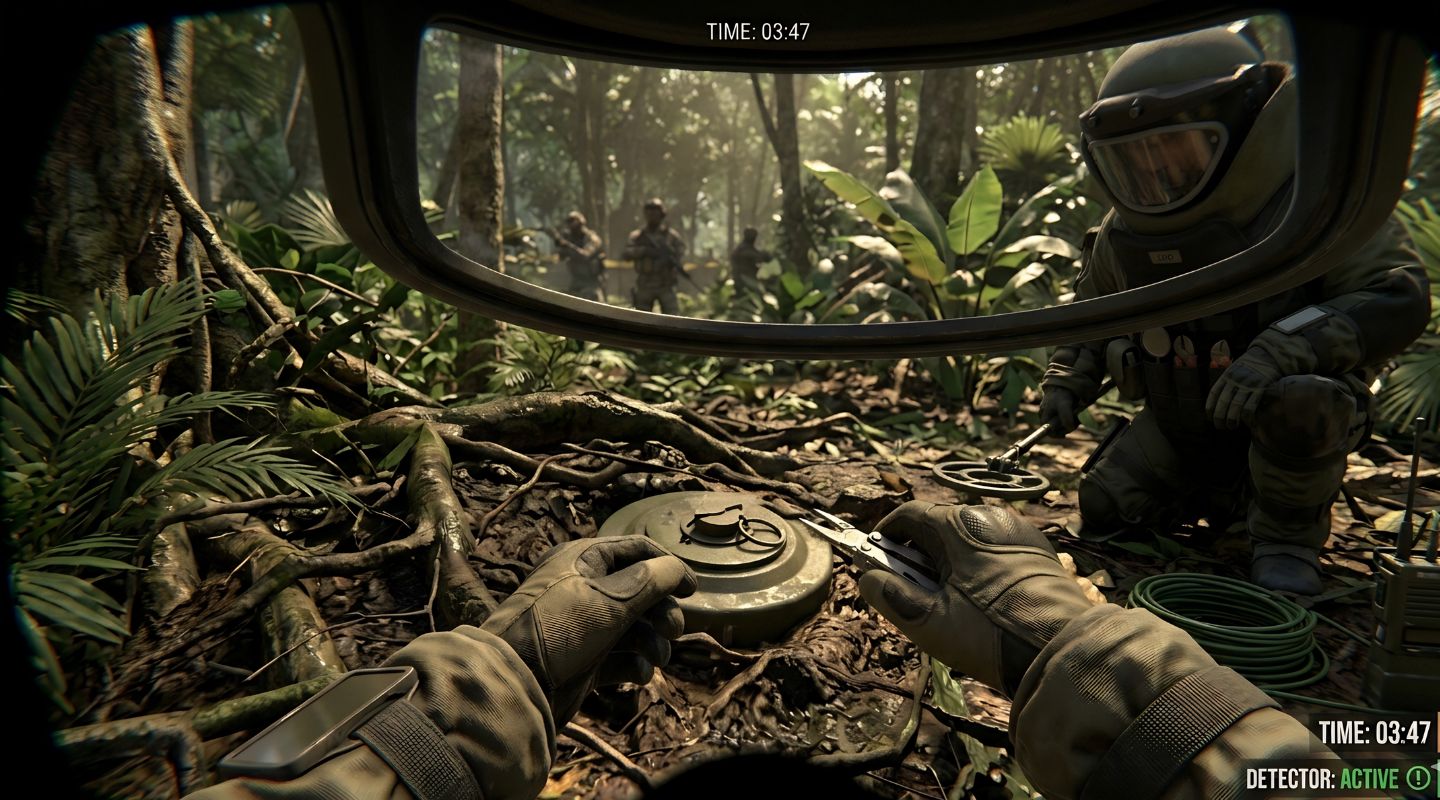
Task: Click the green ACTIVE text indicator
Action: point(1371,776)
